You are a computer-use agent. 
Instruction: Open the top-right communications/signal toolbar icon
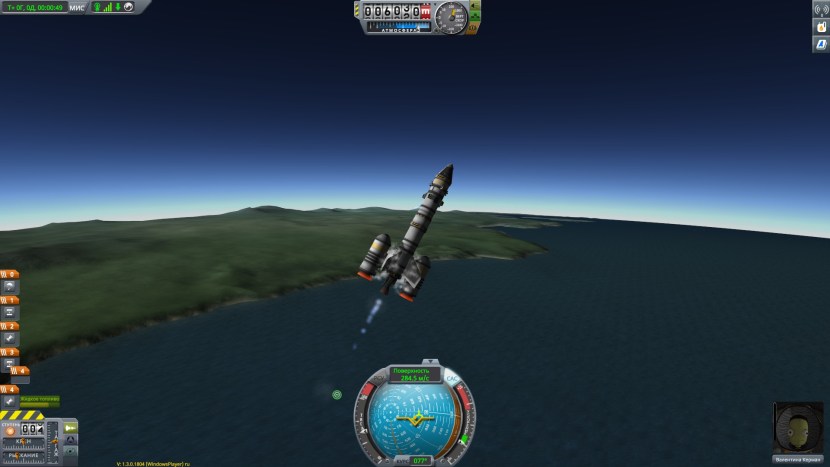820,9
